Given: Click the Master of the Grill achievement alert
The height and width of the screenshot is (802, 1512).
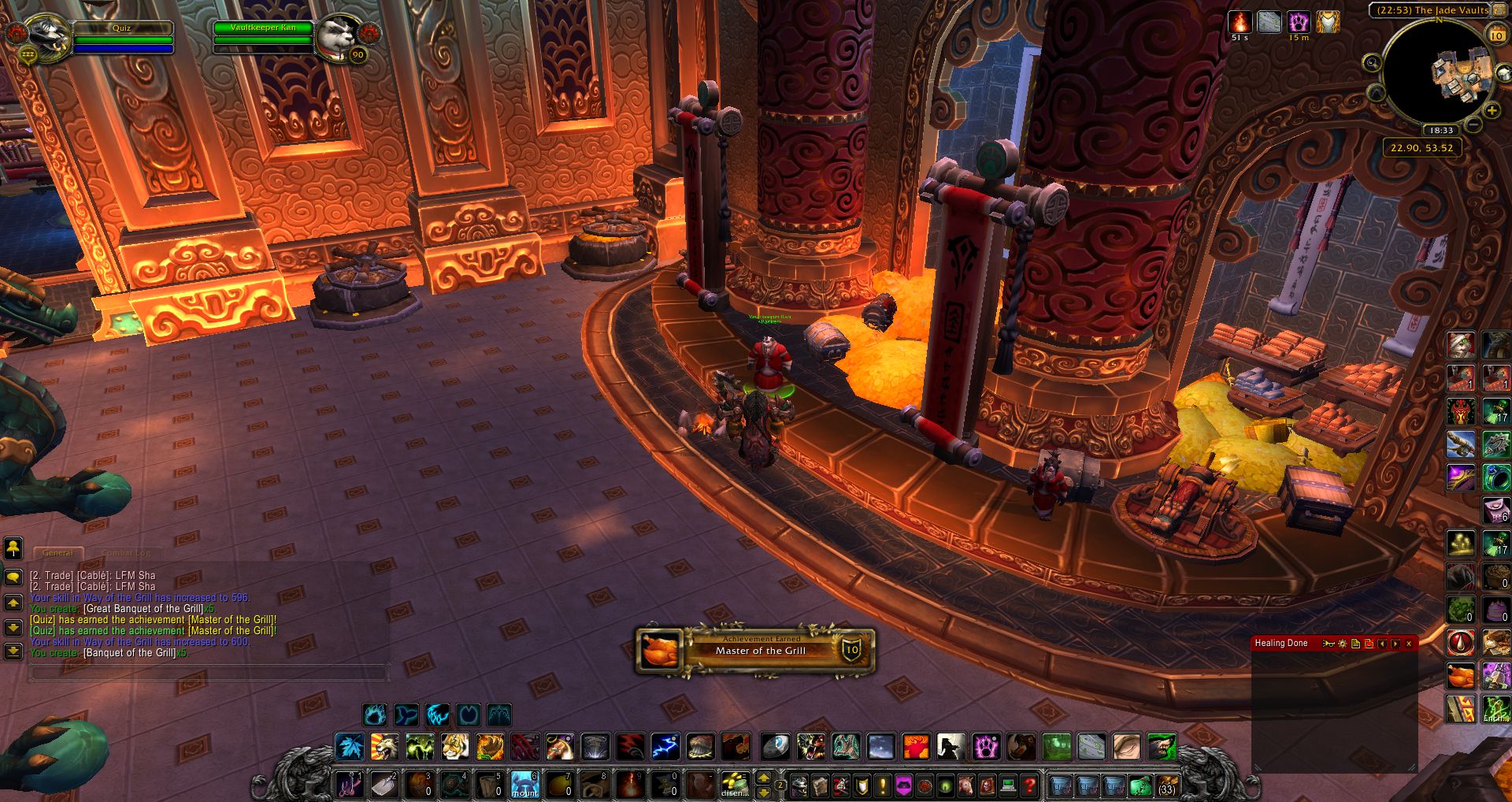Looking at the screenshot, I should click(x=755, y=651).
